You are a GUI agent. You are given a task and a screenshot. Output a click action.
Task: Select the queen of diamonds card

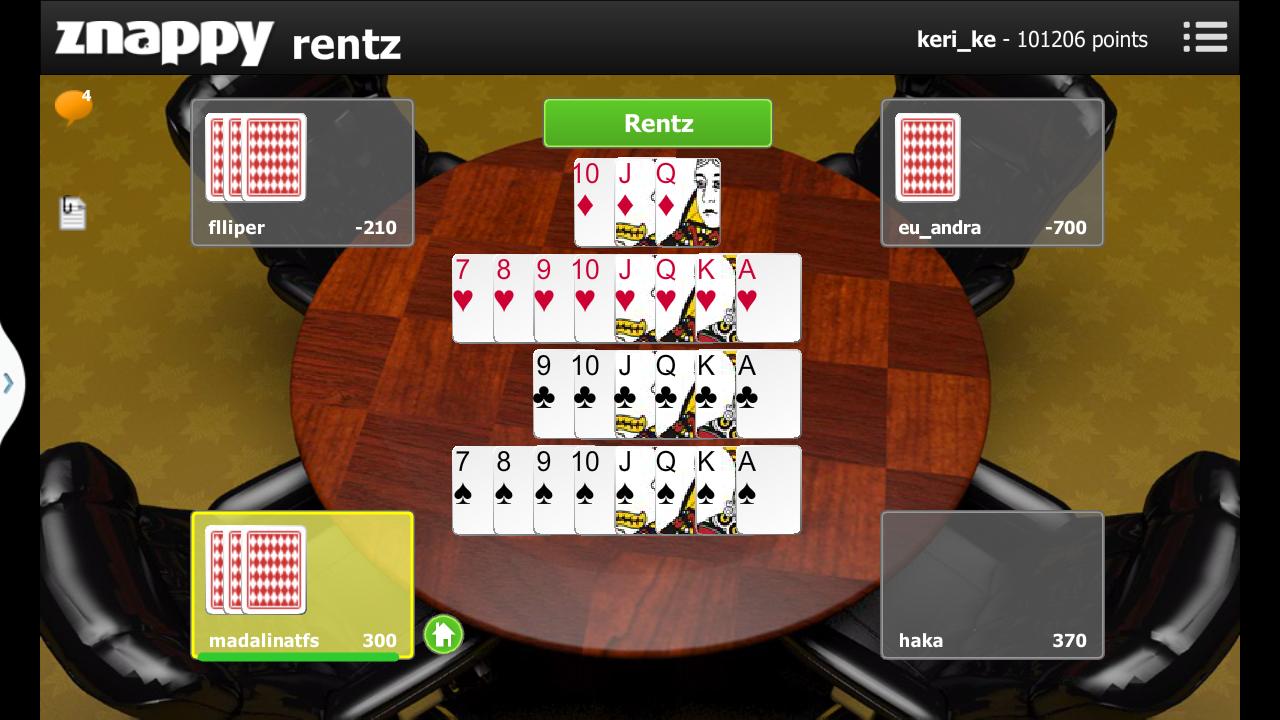click(688, 202)
